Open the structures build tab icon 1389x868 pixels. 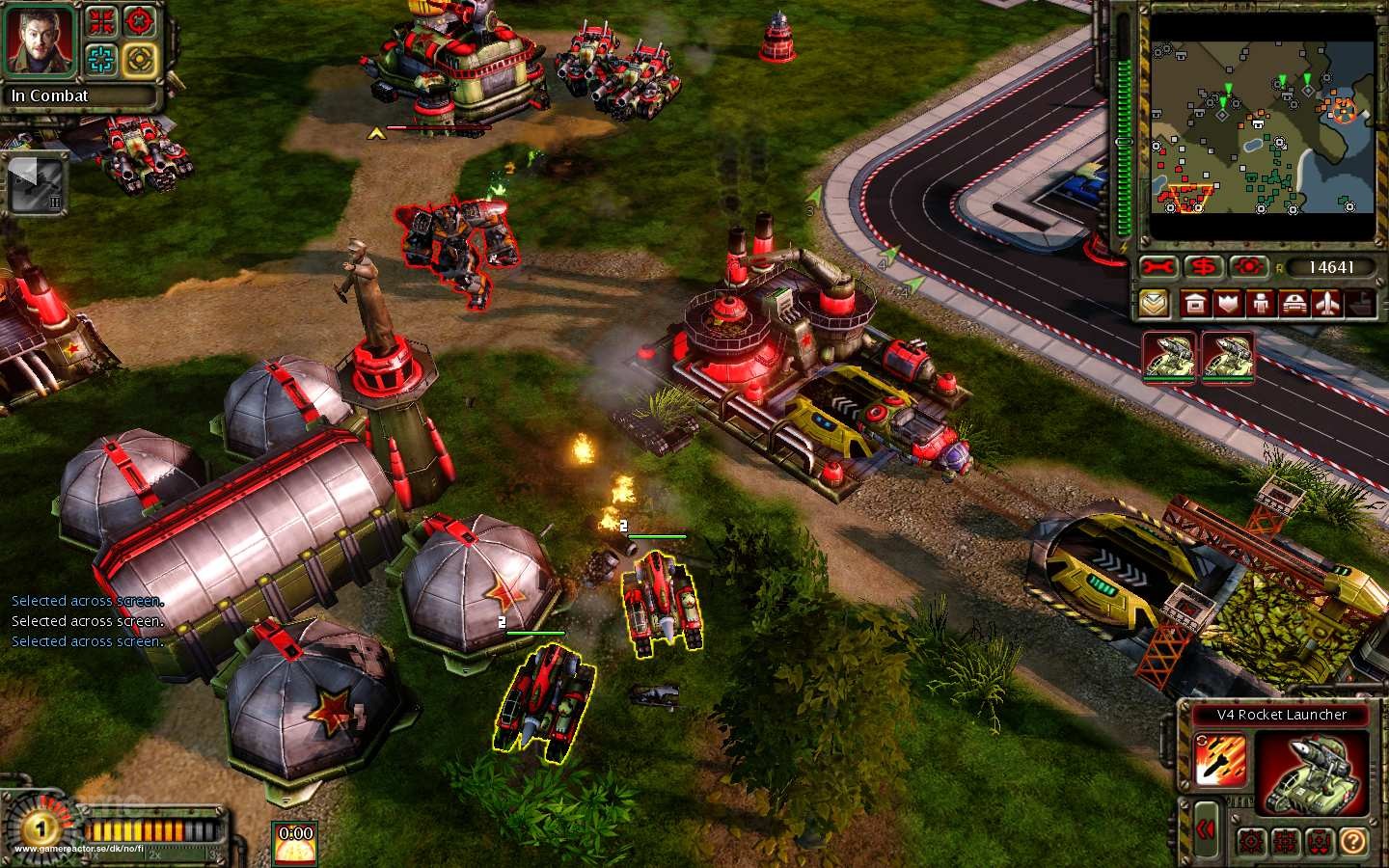tap(1195, 303)
